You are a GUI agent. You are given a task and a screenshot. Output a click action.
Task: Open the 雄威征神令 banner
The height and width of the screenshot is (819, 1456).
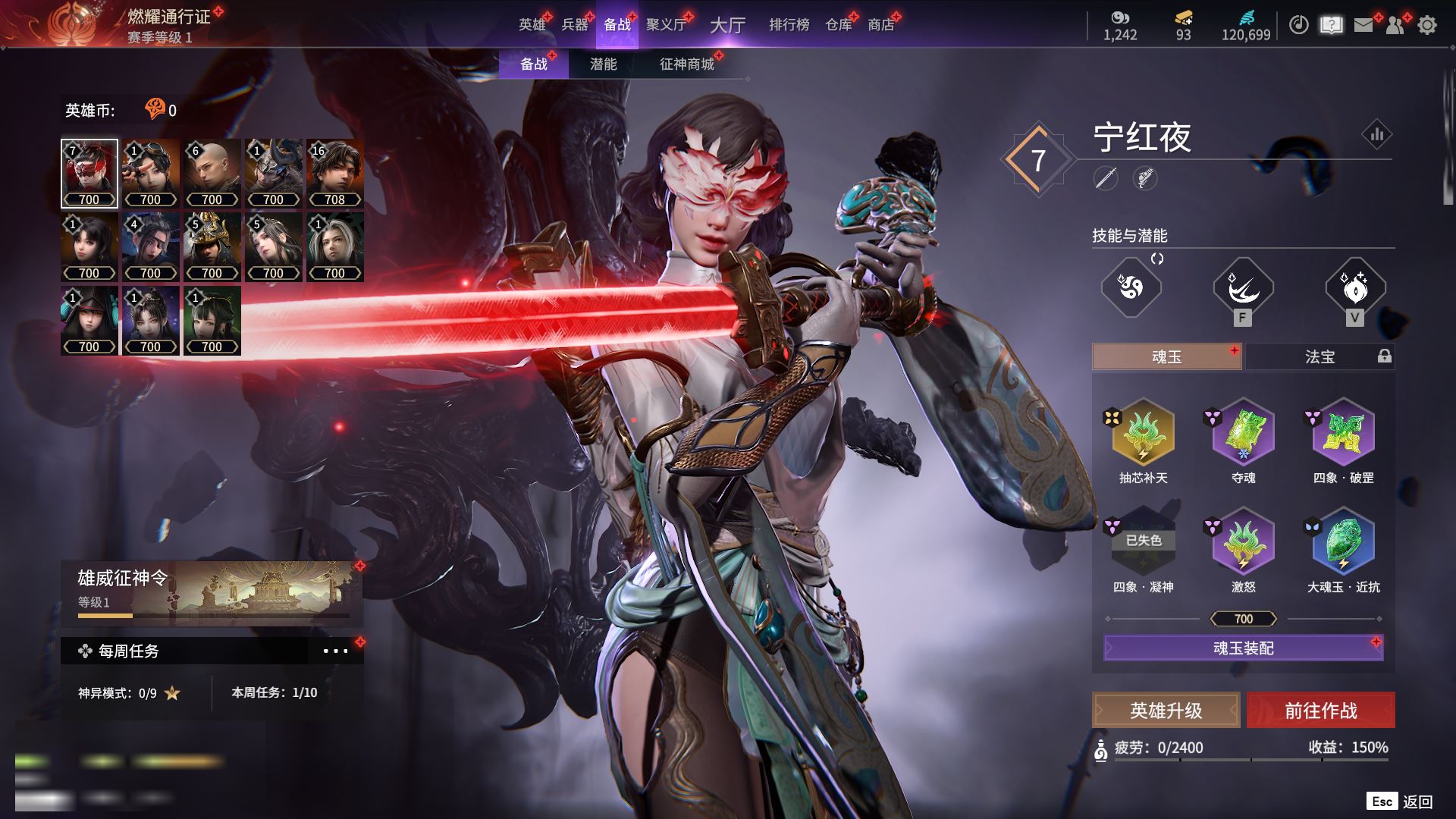coord(212,591)
